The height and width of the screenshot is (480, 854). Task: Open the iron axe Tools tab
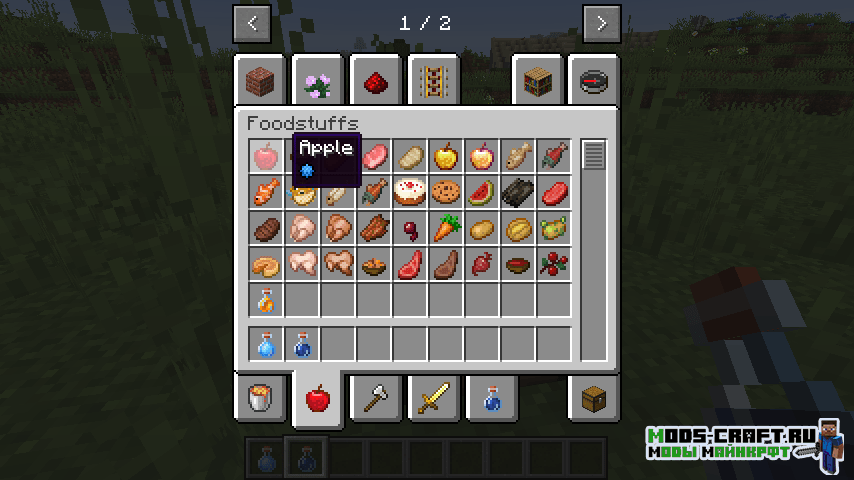(376, 399)
